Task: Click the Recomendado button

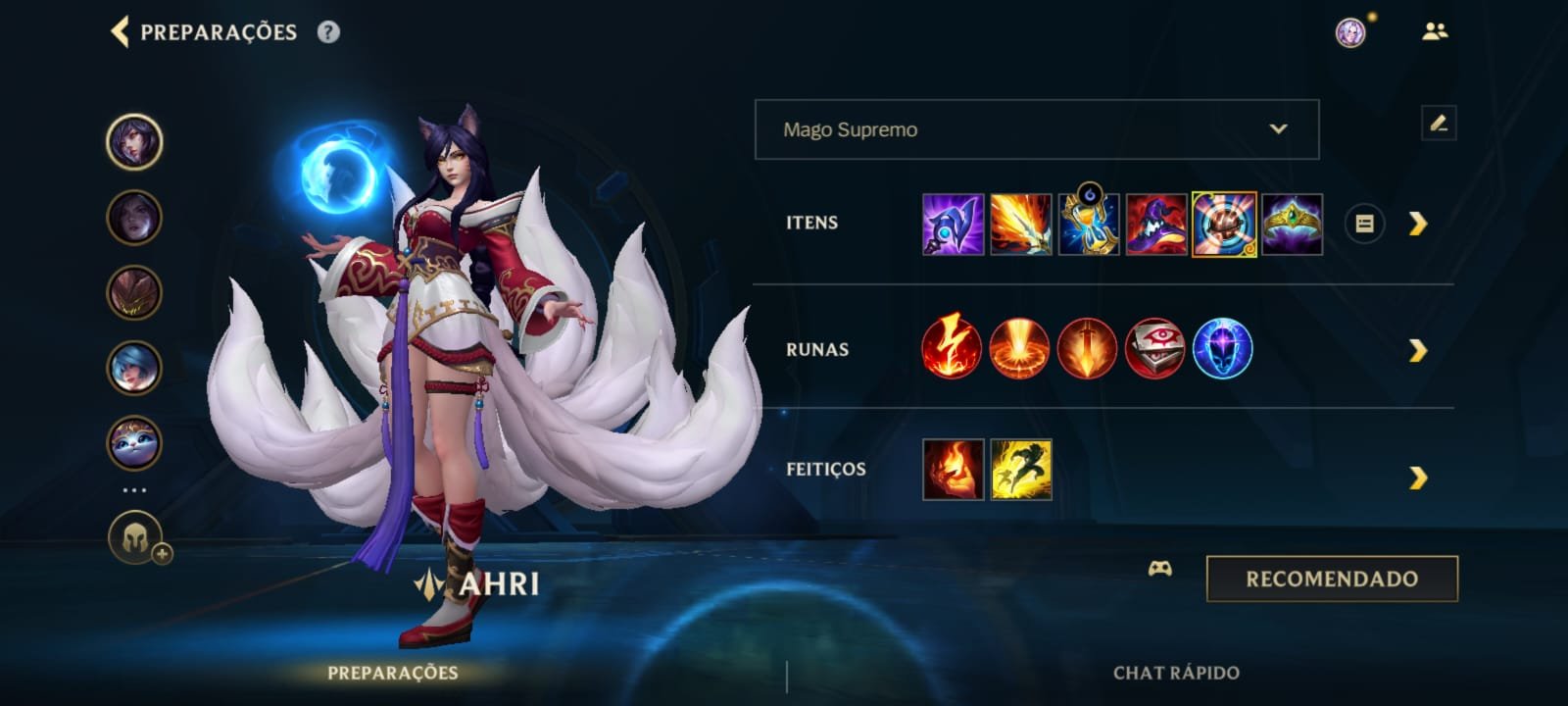Action: tap(1331, 579)
